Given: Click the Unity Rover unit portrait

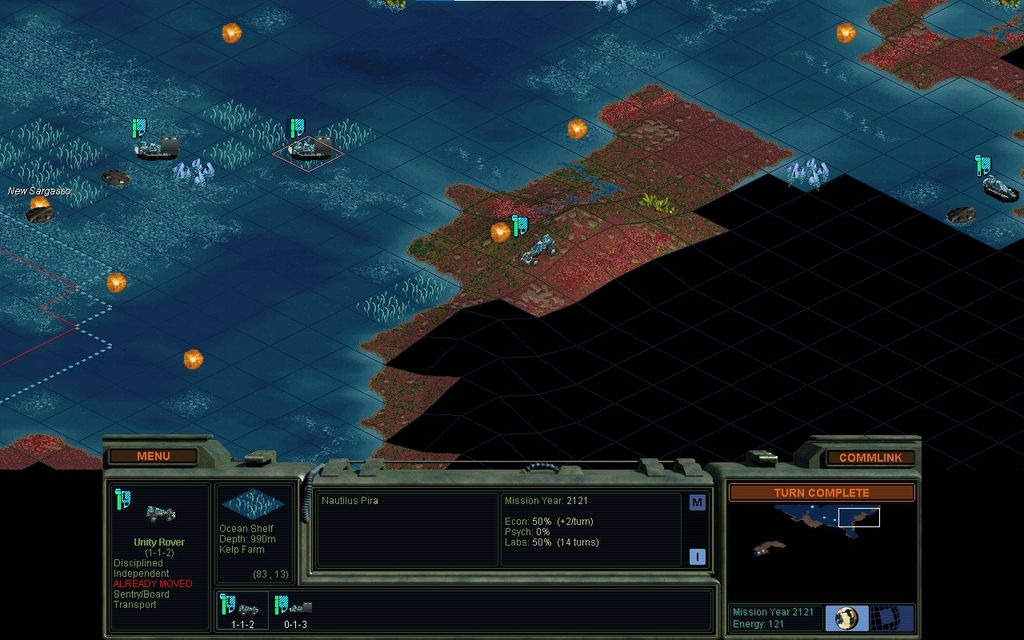Looking at the screenshot, I should 160,513.
